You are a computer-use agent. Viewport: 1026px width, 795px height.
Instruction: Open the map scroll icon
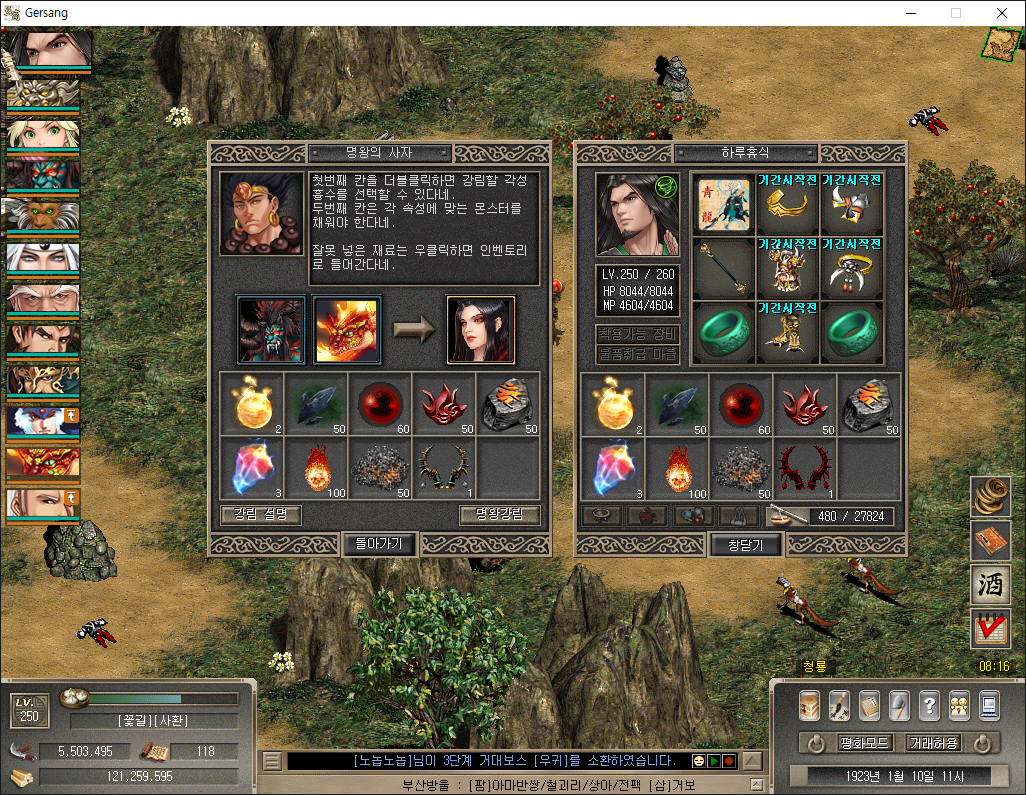(x=1001, y=44)
